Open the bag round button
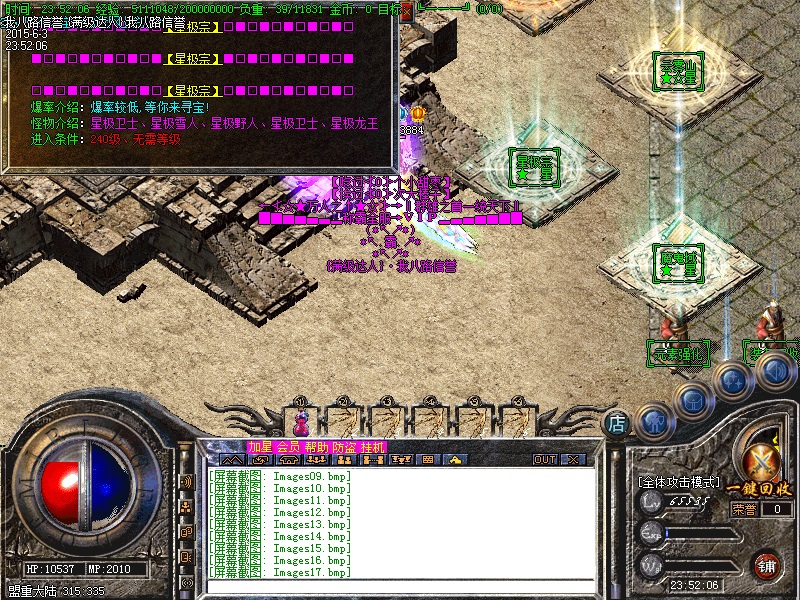Viewport: 800px width, 600px height. [x=692, y=399]
